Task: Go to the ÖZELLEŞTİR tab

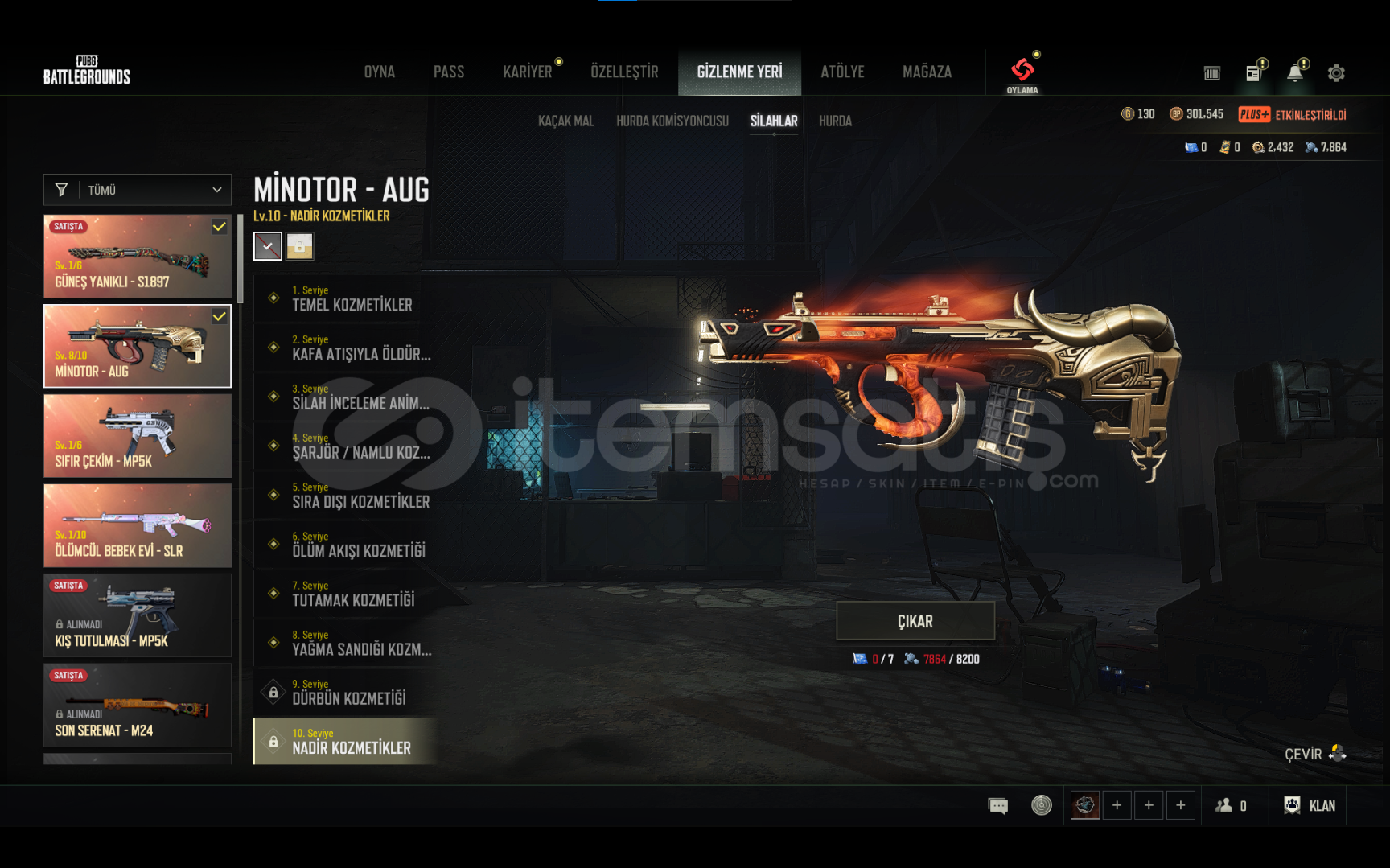Action: point(624,72)
